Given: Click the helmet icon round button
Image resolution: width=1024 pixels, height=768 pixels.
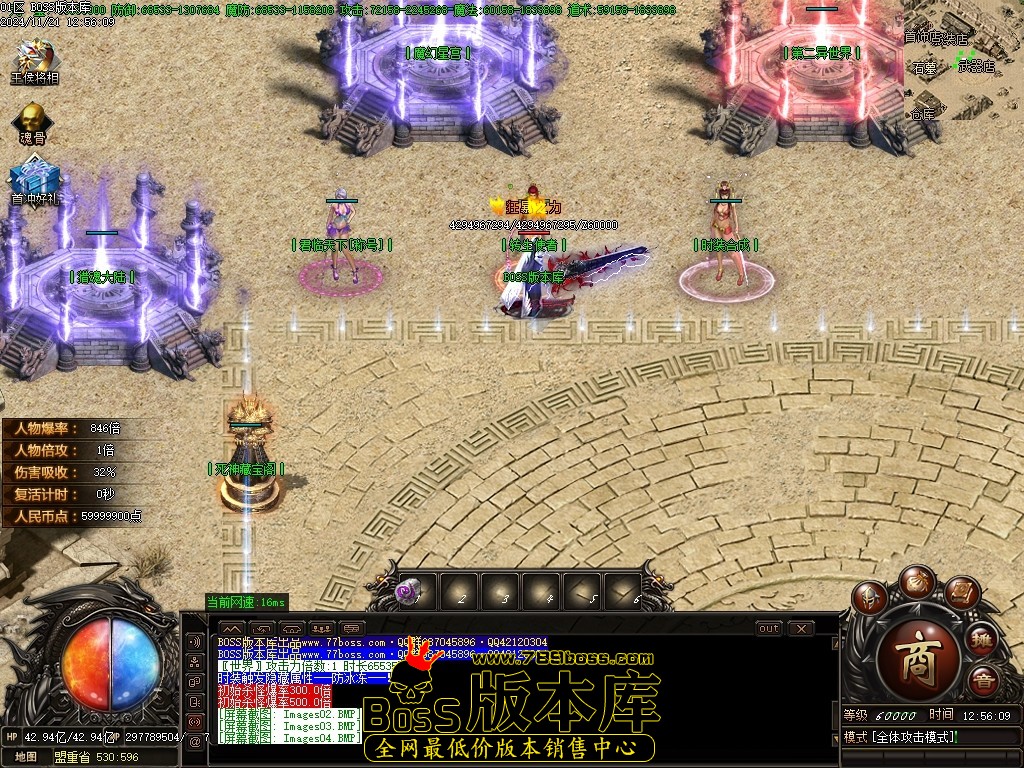Looking at the screenshot, I should click(x=871, y=598).
